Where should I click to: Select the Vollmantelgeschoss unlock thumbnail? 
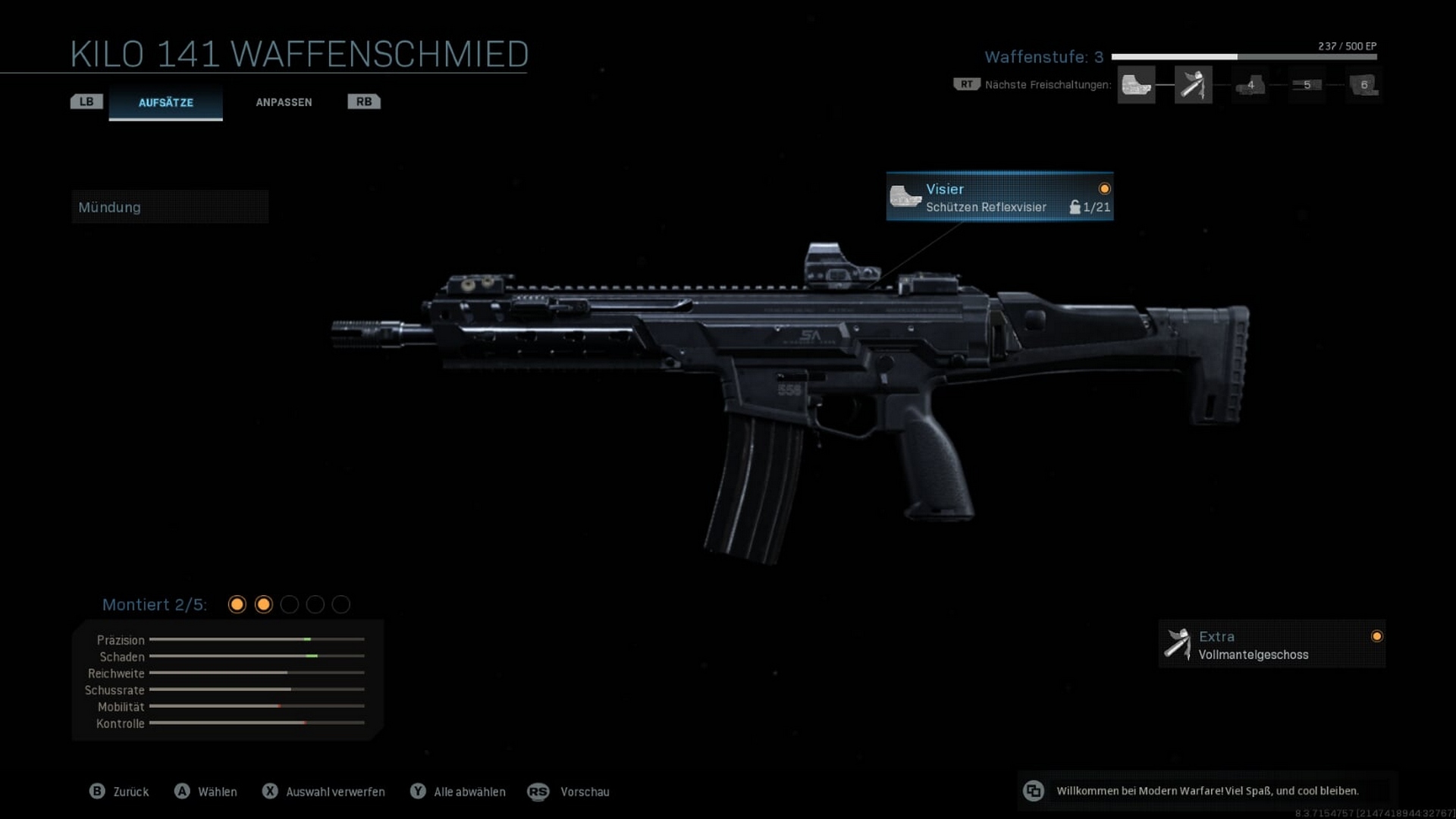point(1193,85)
